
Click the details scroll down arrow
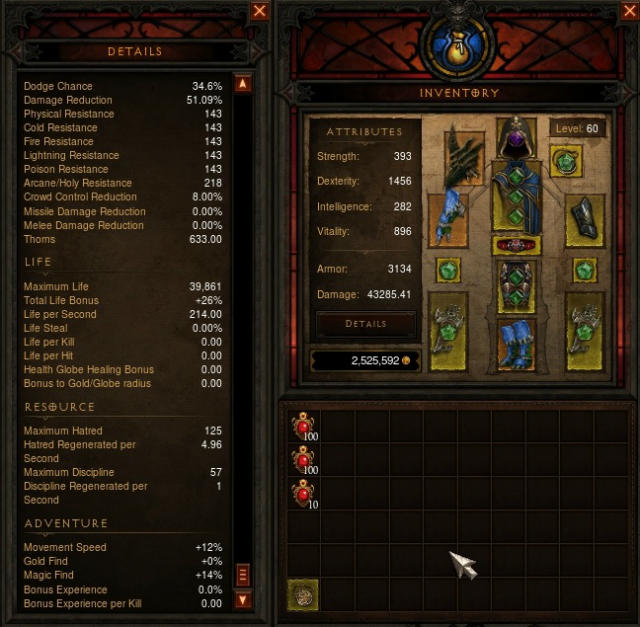coord(242,600)
